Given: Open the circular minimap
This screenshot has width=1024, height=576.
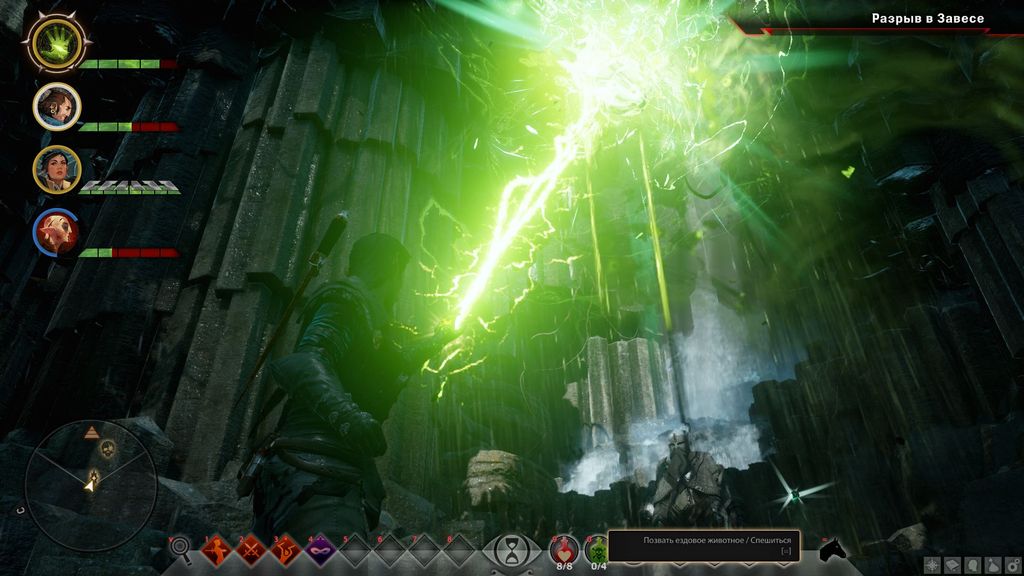Looking at the screenshot, I should point(91,485).
